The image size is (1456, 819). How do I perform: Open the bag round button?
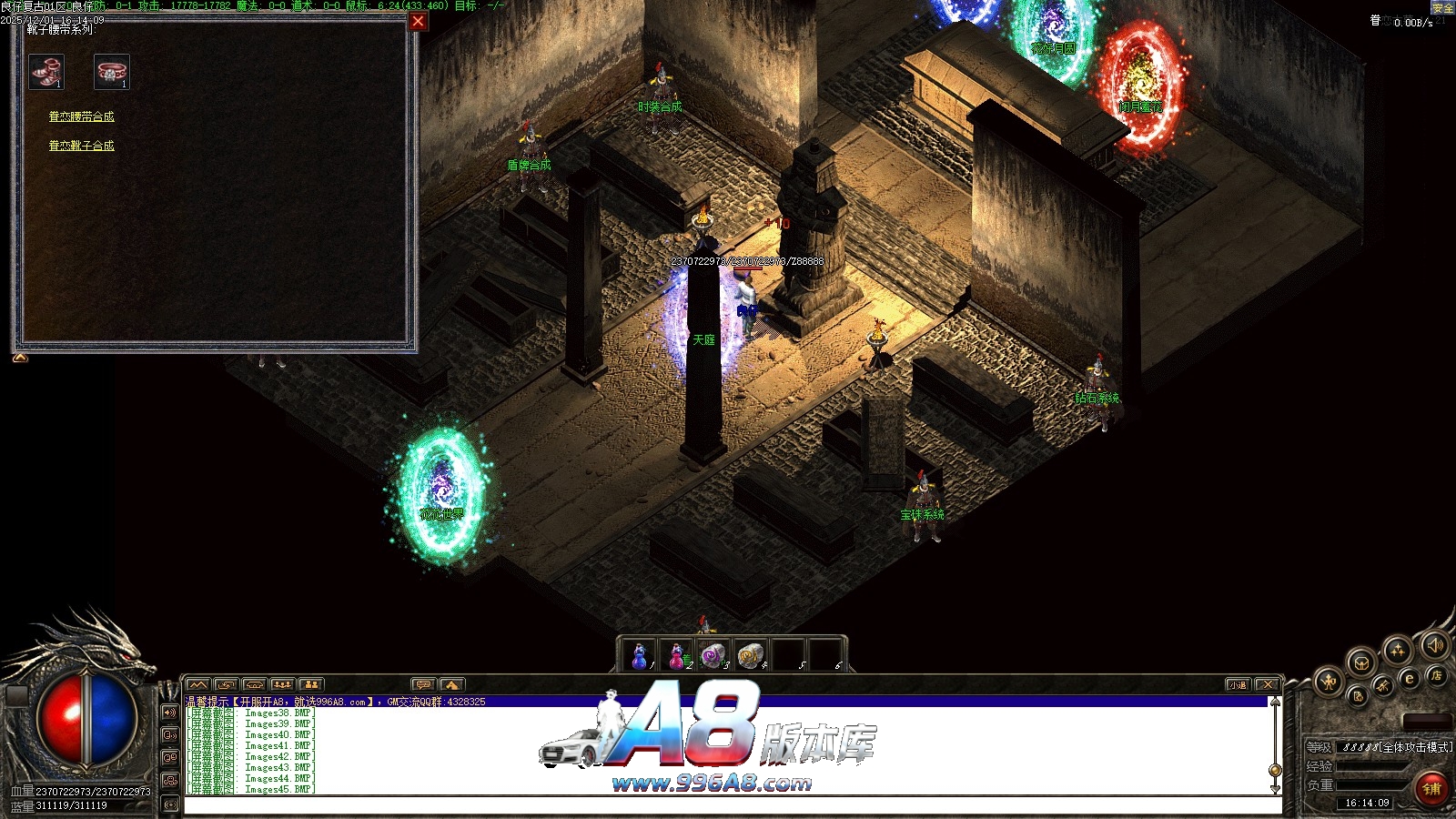(1361, 662)
